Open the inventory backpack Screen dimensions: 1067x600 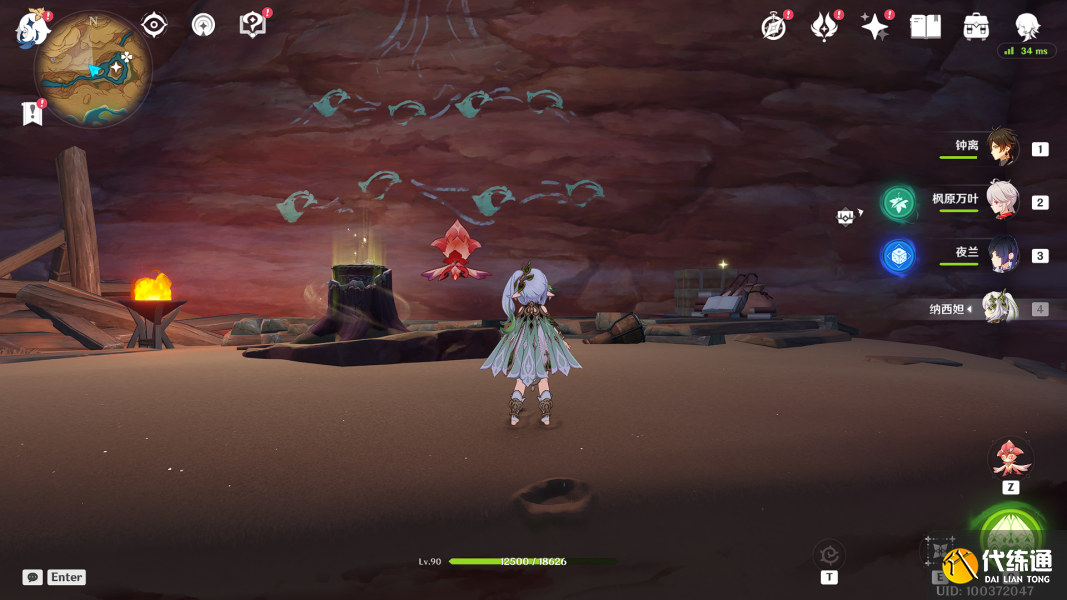[976, 27]
